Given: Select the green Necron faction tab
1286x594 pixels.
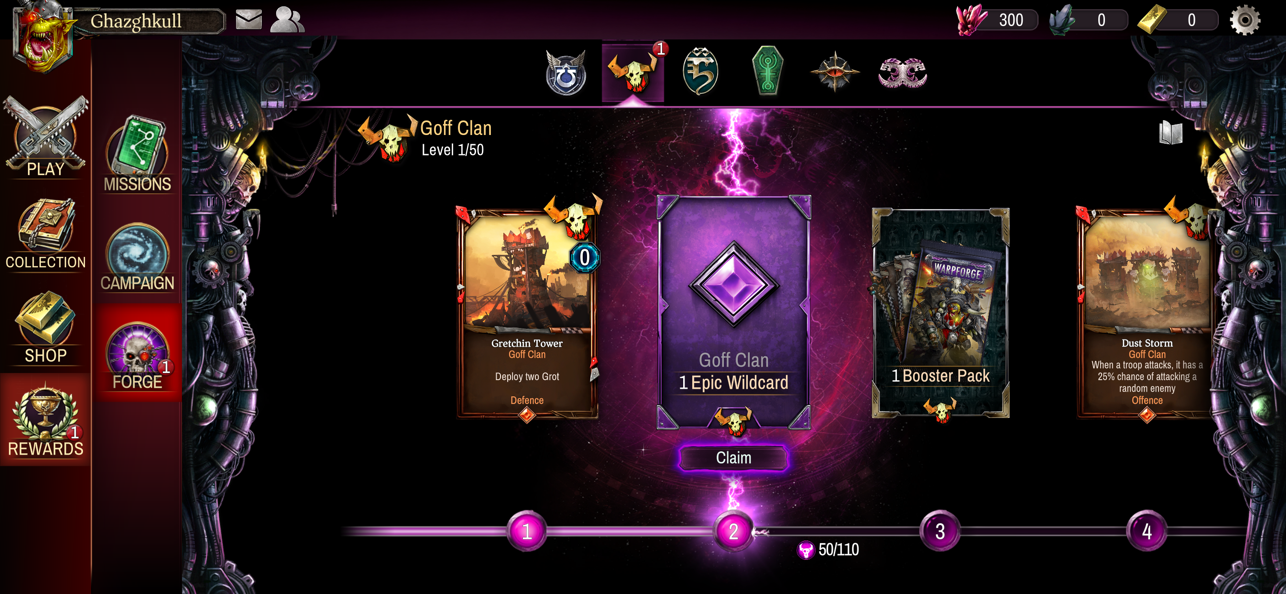Looking at the screenshot, I should click(x=767, y=72).
